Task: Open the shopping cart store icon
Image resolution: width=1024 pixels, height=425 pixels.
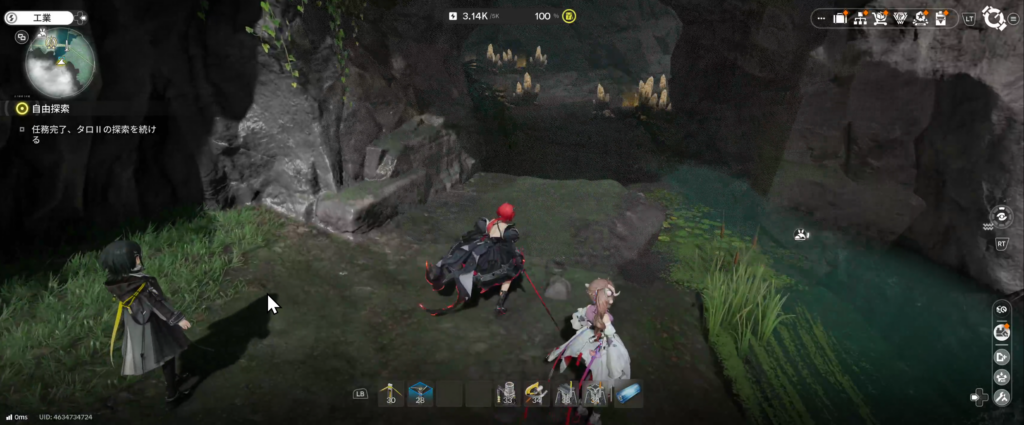Action: (881, 17)
